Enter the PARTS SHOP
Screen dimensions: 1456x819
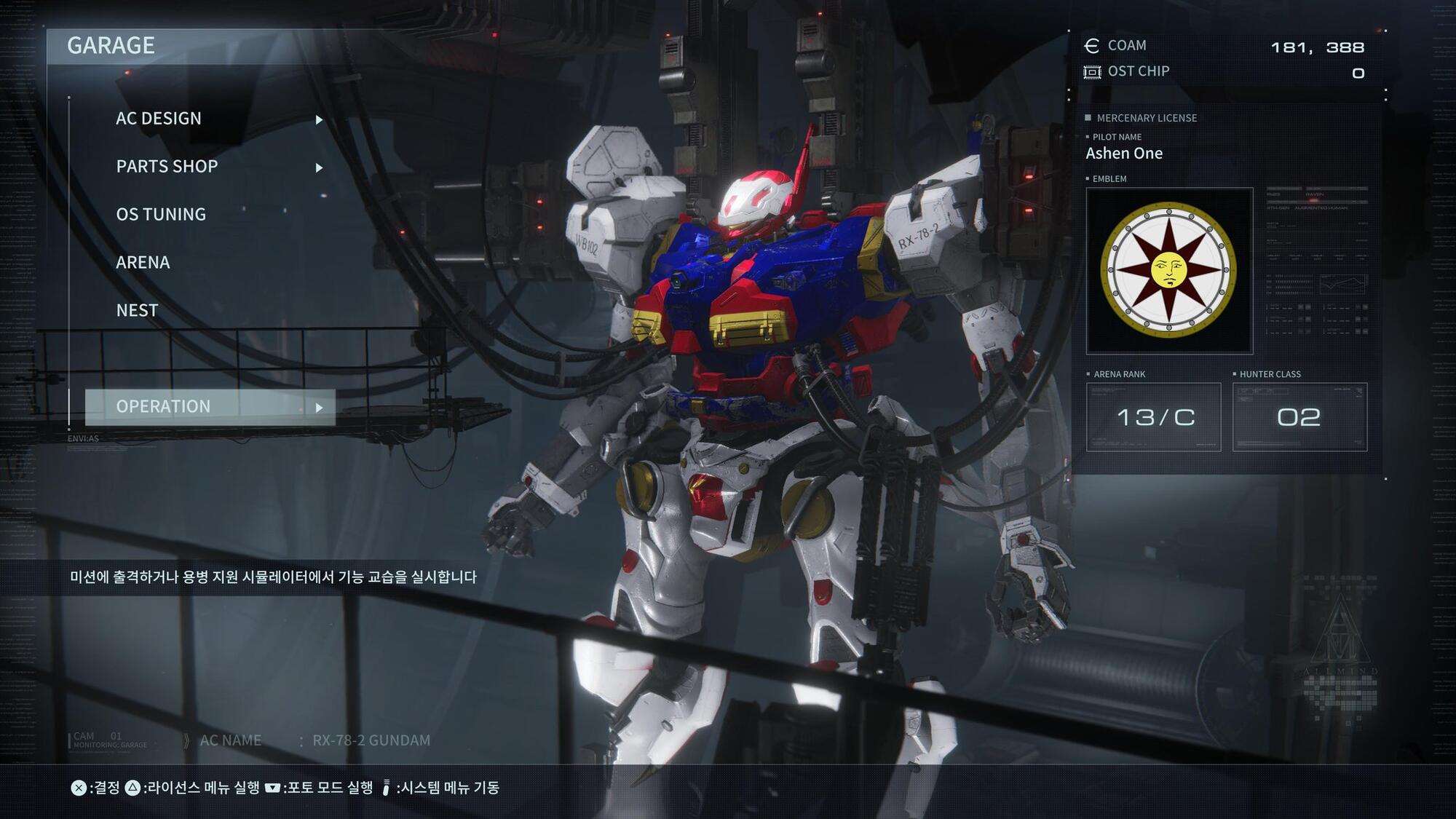click(x=167, y=167)
